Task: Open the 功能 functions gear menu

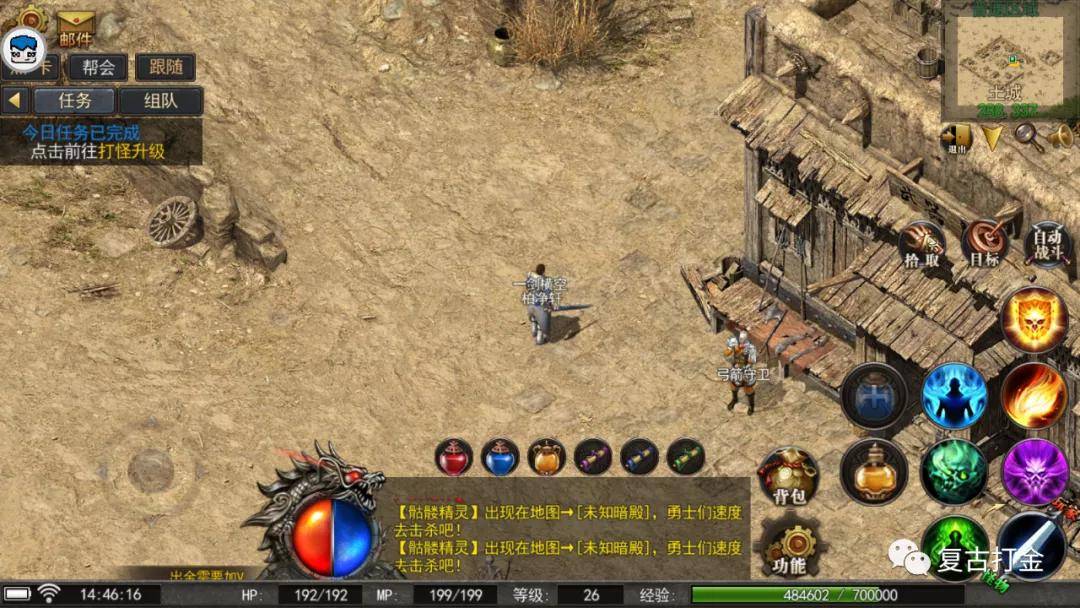Action: 789,550
